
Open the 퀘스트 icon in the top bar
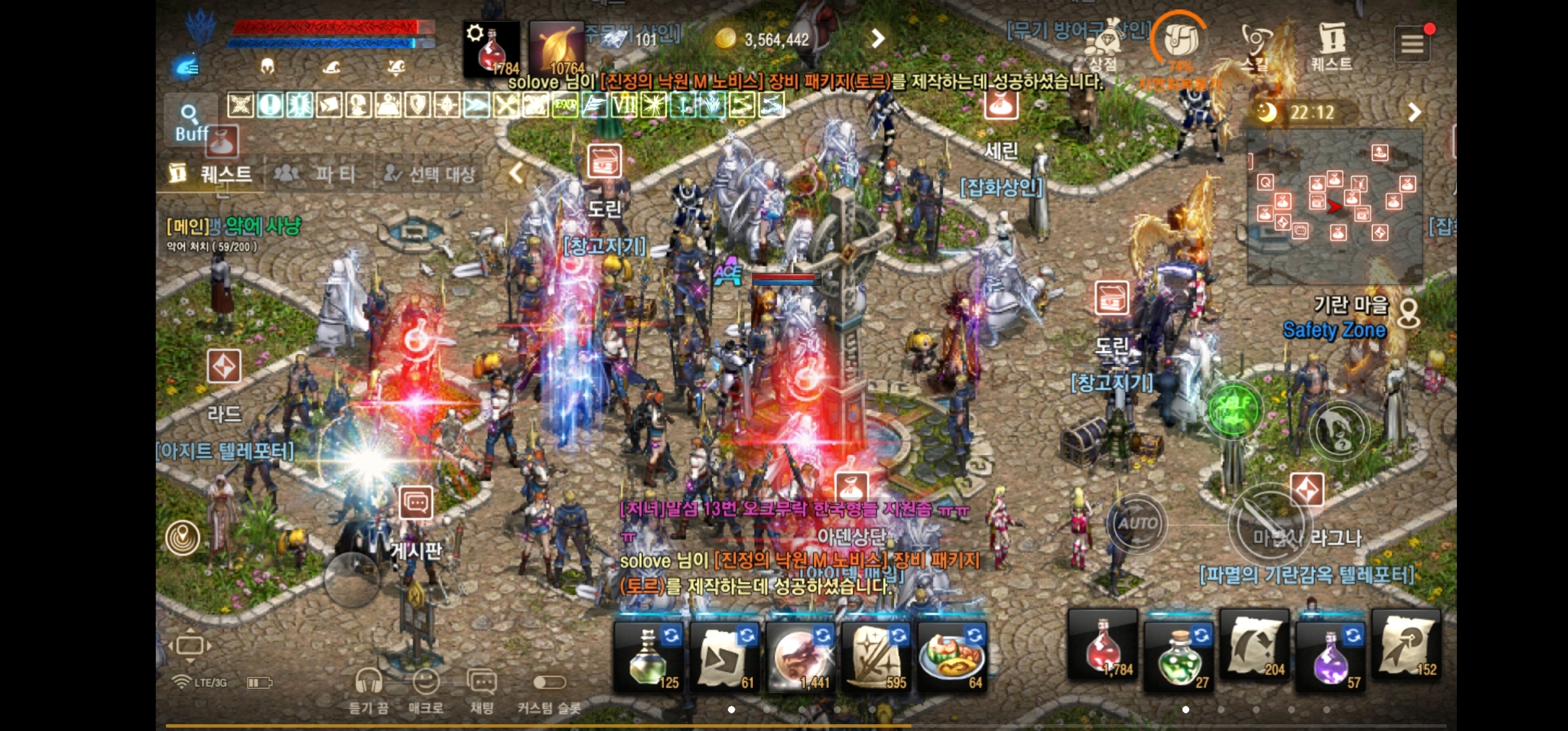click(x=1331, y=46)
